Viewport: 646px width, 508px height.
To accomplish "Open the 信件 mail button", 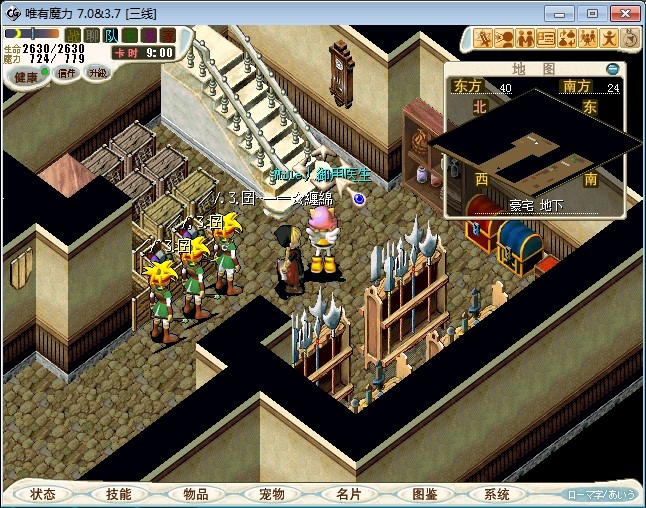I will tap(66, 73).
